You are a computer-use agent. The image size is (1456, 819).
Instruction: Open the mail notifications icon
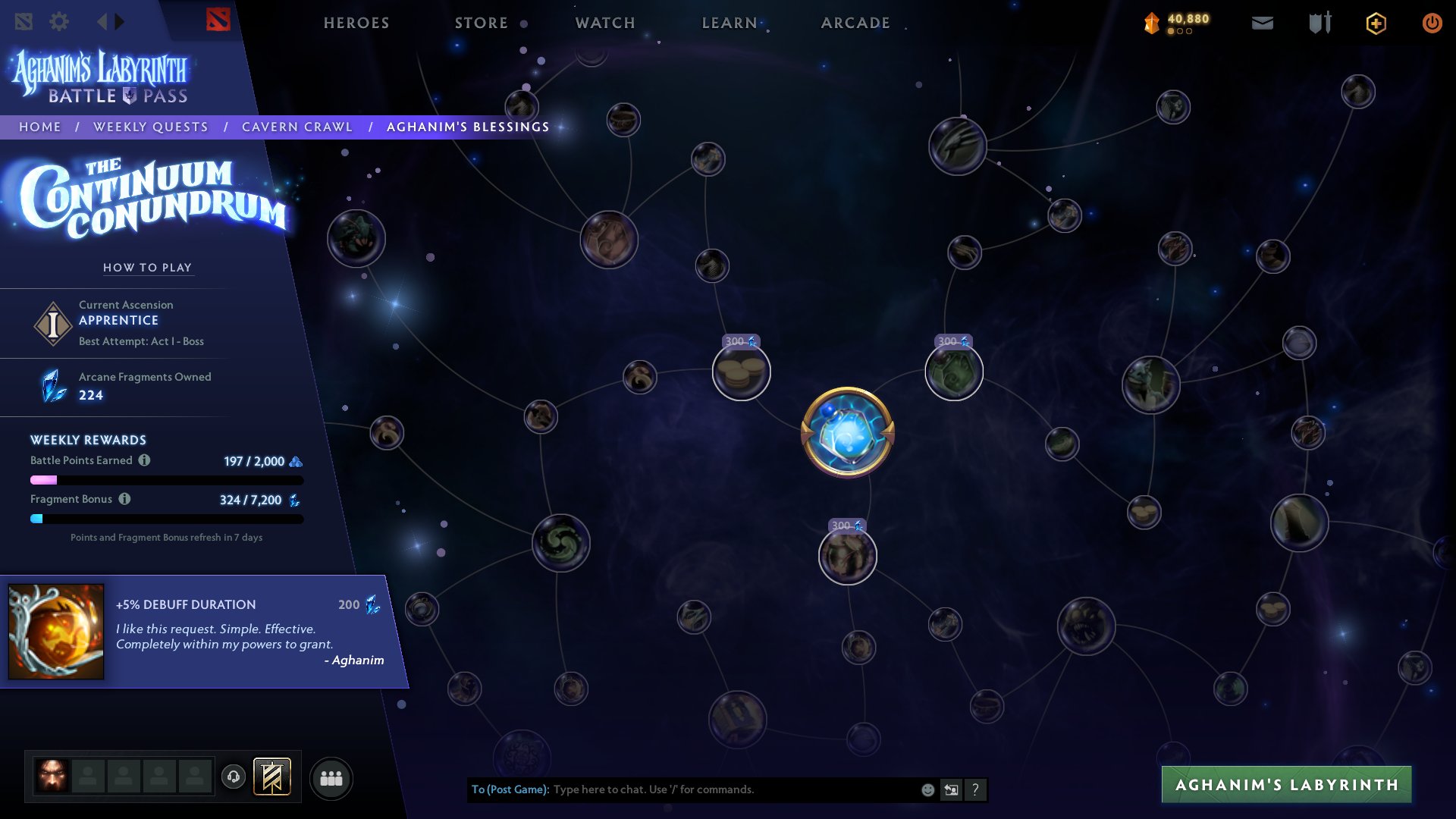(1262, 24)
